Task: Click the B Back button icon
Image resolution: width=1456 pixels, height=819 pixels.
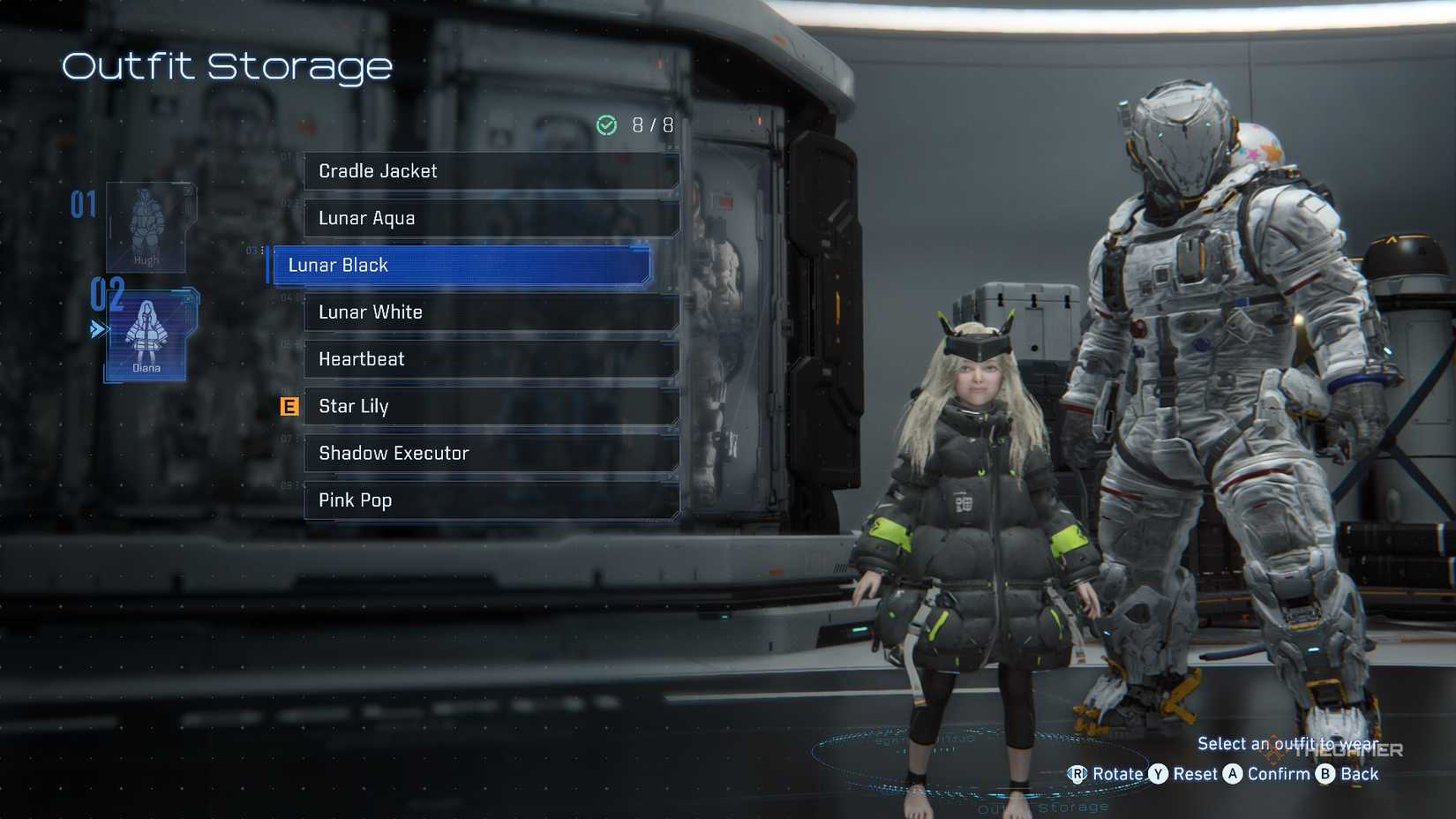Action: coord(1325,774)
